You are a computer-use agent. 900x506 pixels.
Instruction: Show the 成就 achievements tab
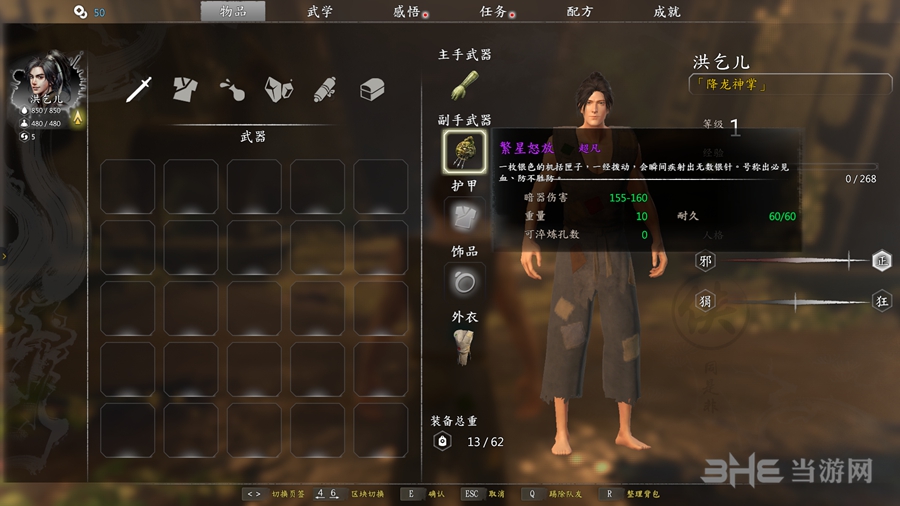(x=667, y=12)
